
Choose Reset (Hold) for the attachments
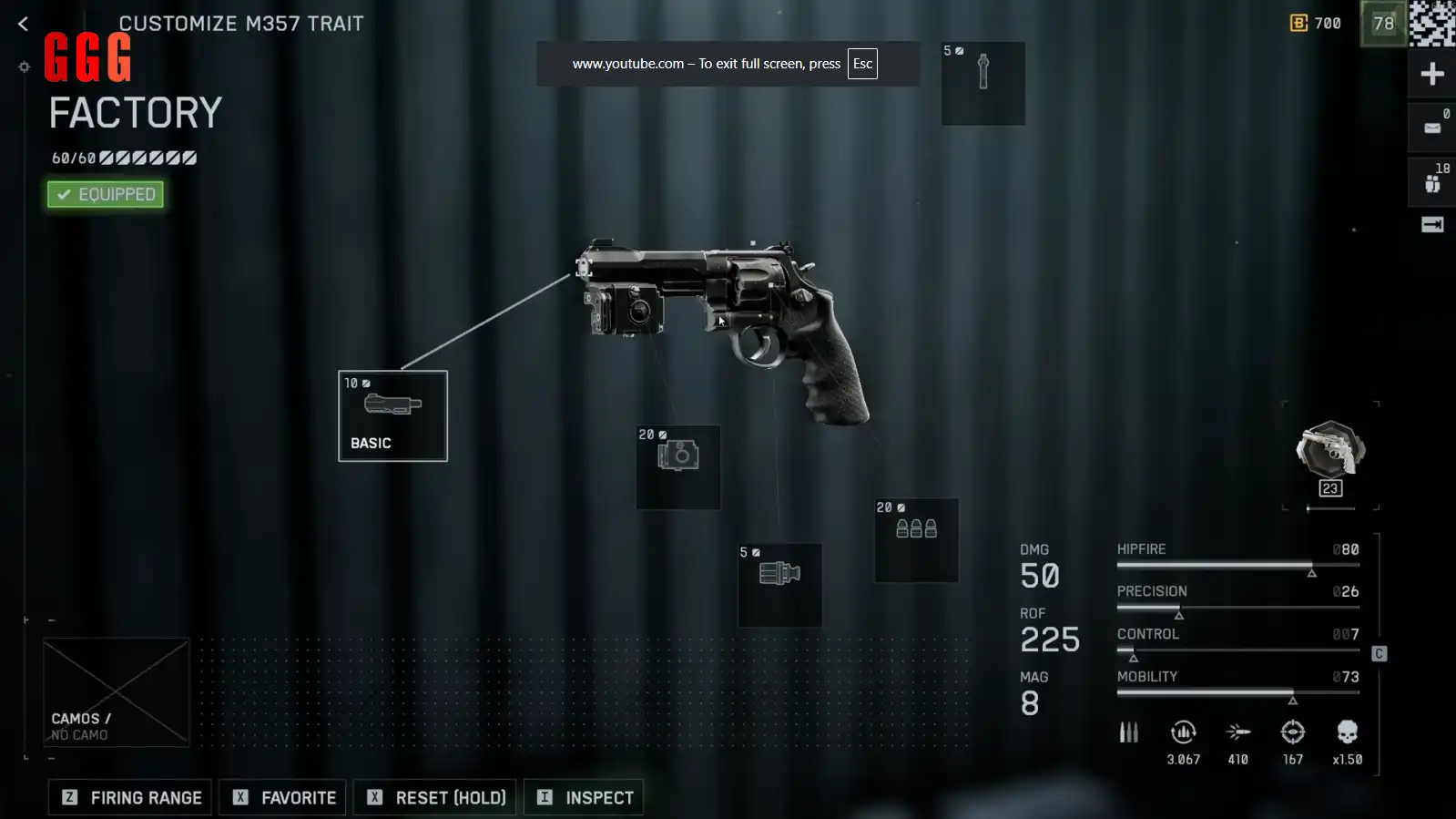435,797
